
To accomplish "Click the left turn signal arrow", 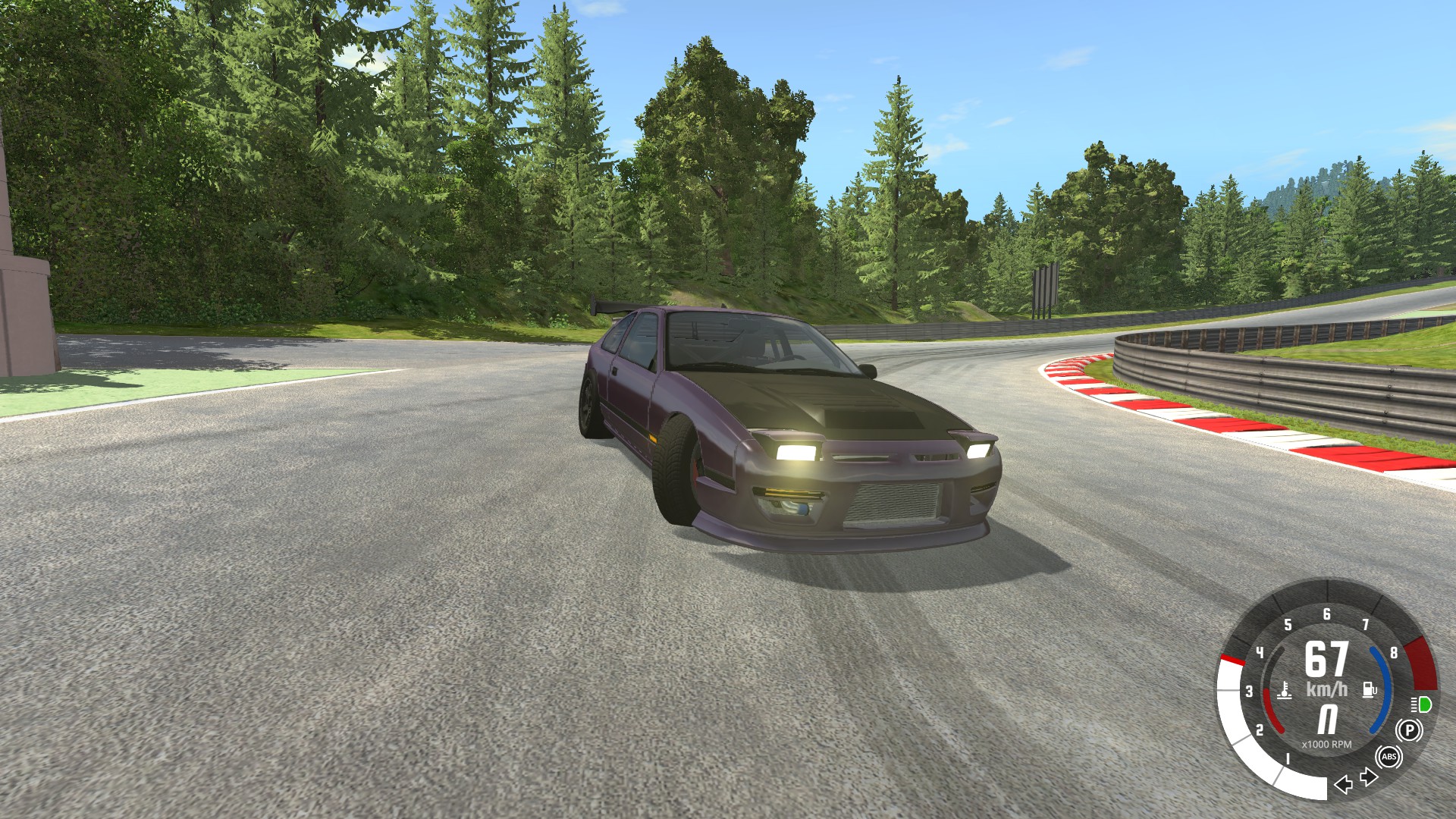I will click(x=1343, y=786).
